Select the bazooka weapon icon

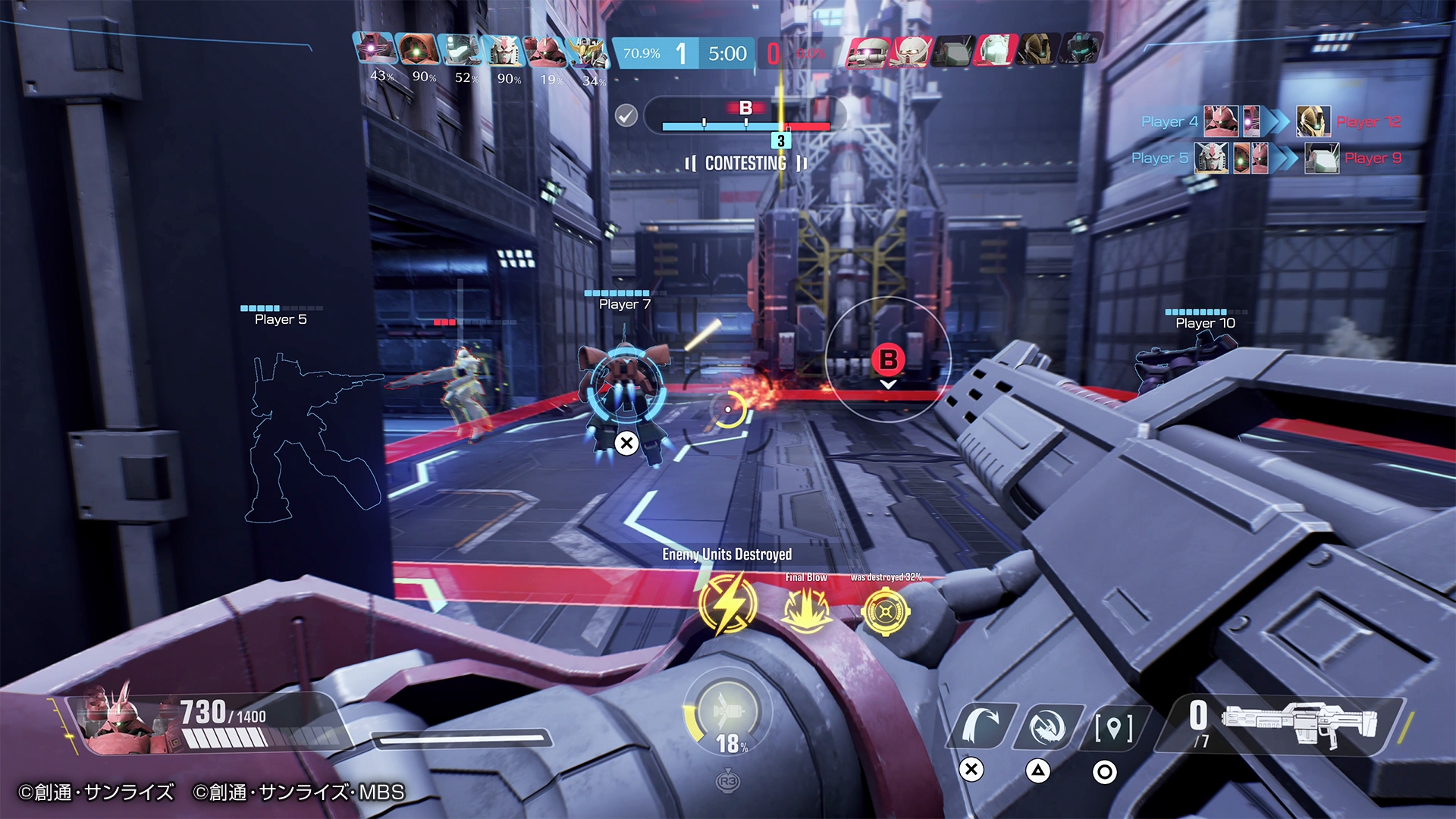[1298, 724]
